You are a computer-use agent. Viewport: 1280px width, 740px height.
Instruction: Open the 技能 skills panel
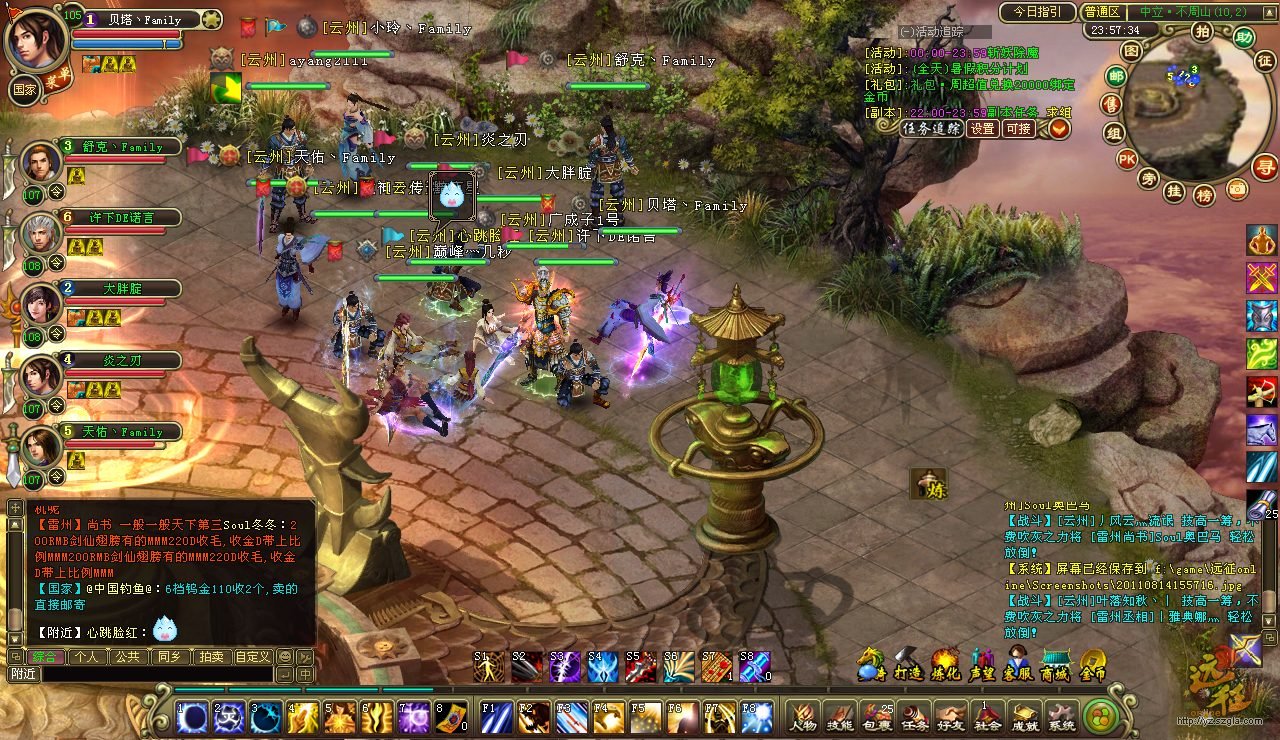click(x=840, y=716)
